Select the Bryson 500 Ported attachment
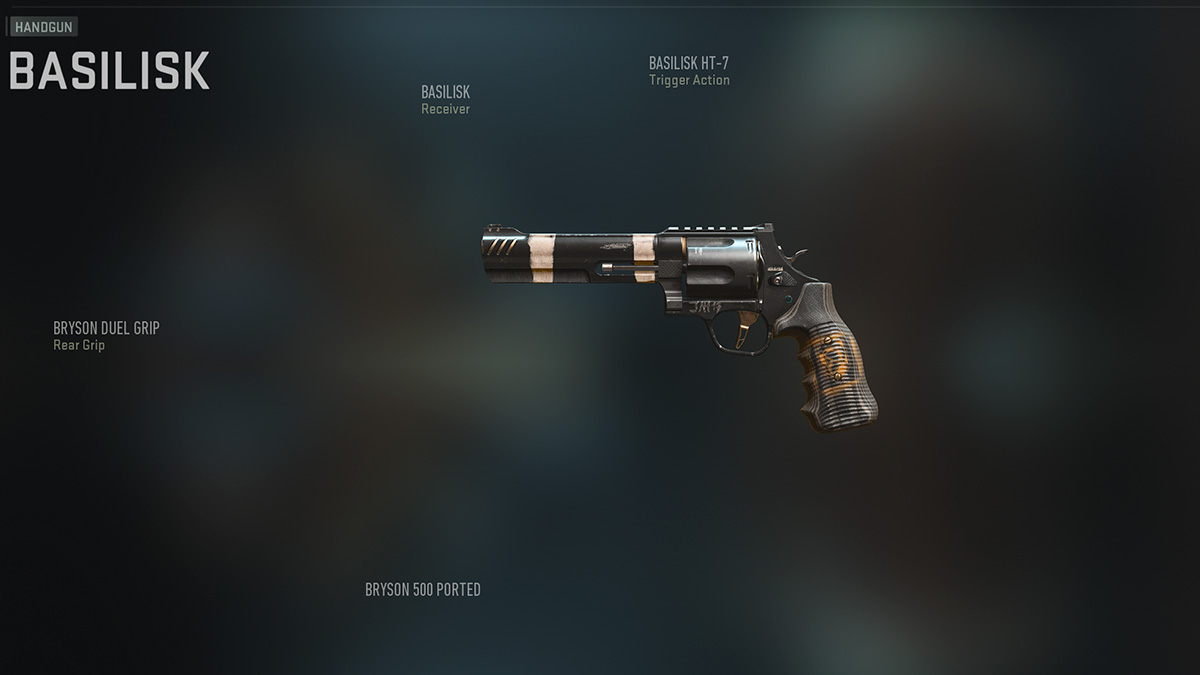This screenshot has height=675, width=1200. pos(422,589)
